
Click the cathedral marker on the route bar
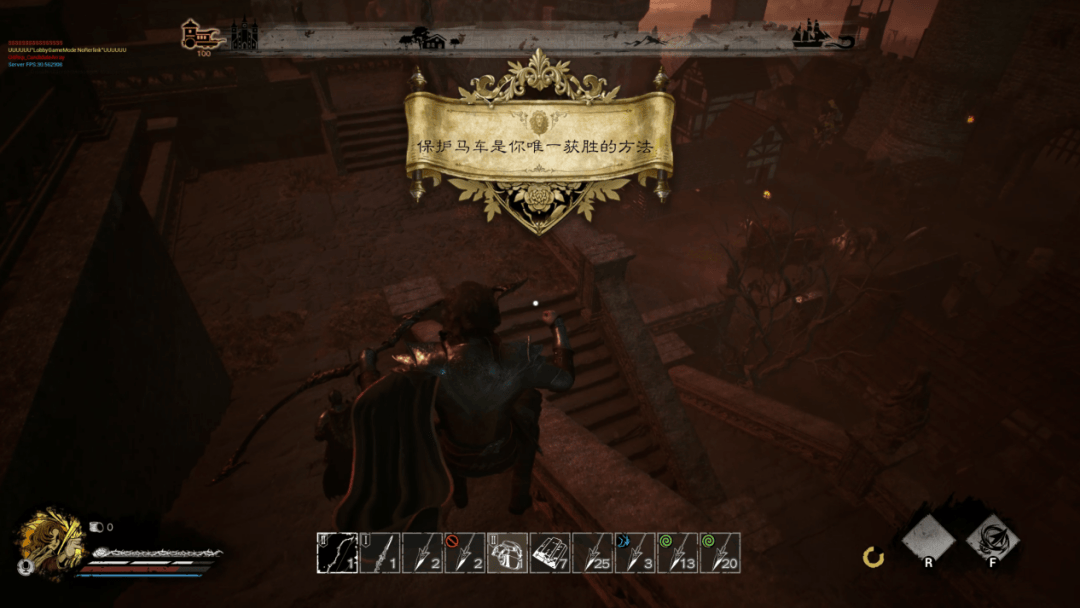[244, 35]
